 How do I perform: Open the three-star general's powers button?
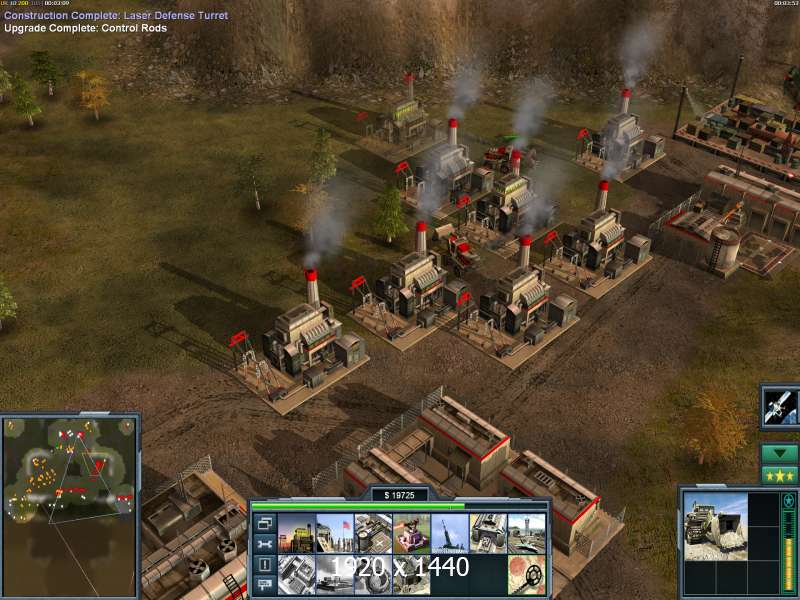[x=779, y=474]
